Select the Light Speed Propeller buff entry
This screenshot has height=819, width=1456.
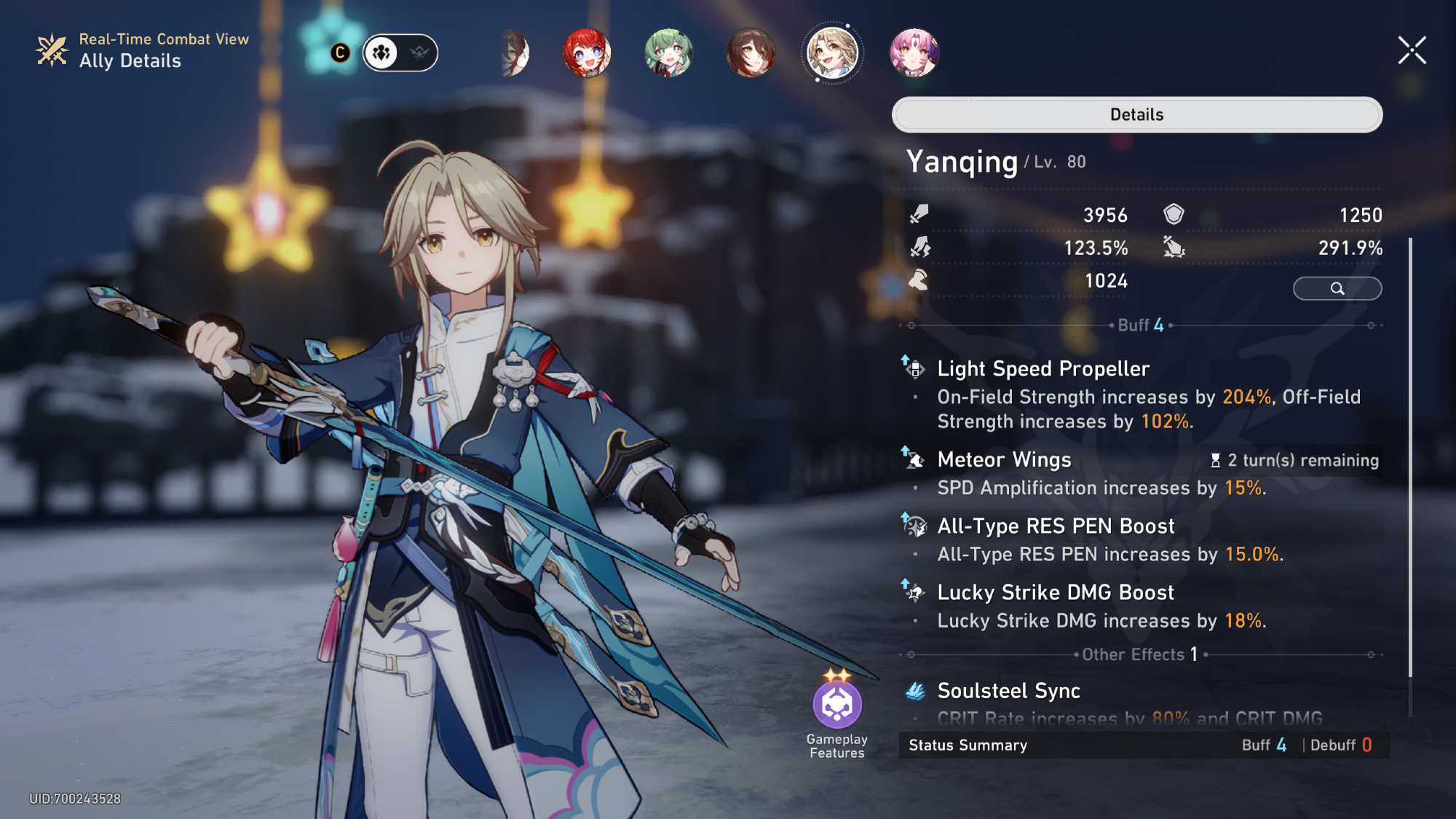tap(1042, 369)
